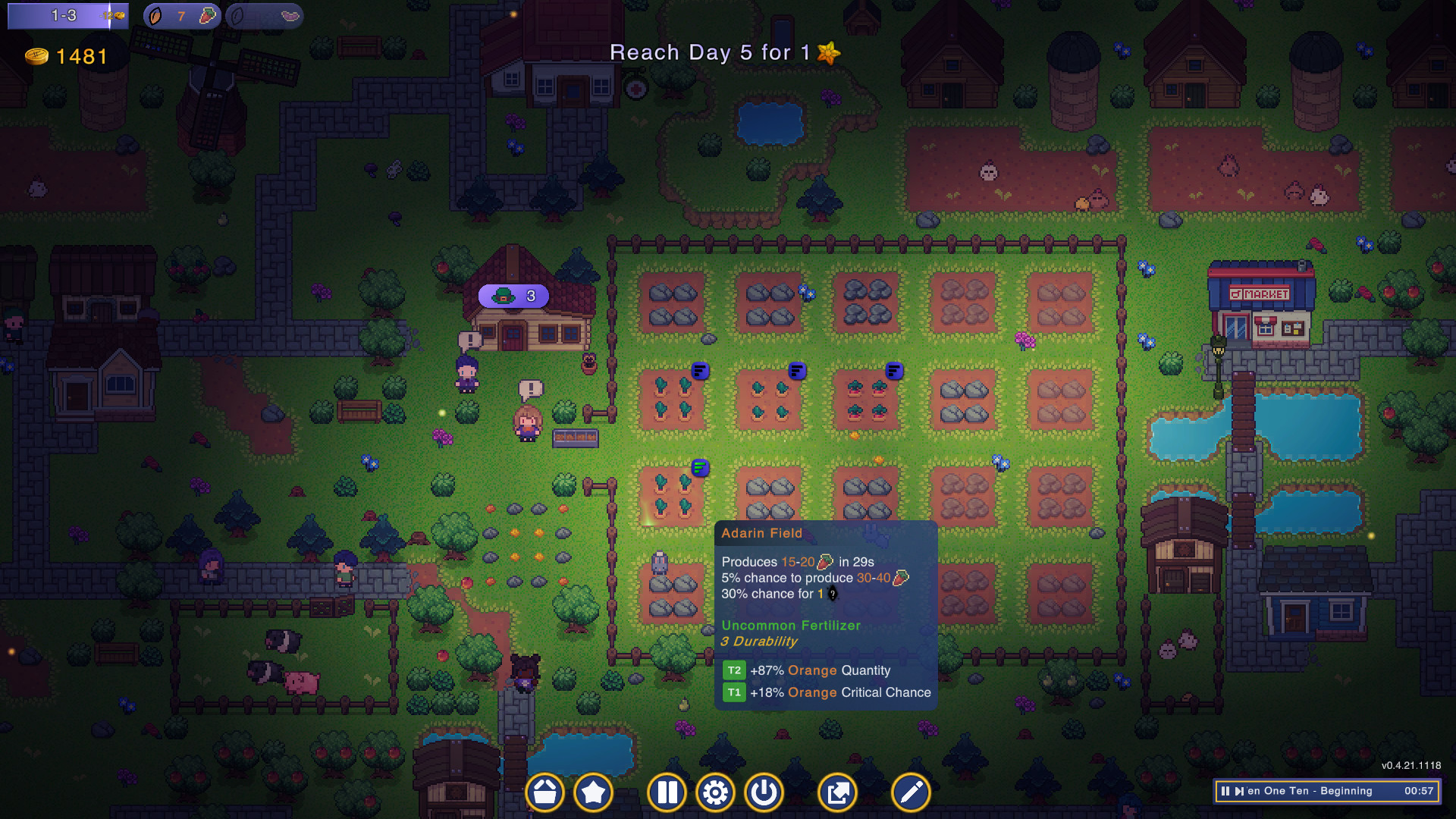The image size is (1456, 819).
Task: Click the T2 Orange Quantity badge
Action: (733, 670)
